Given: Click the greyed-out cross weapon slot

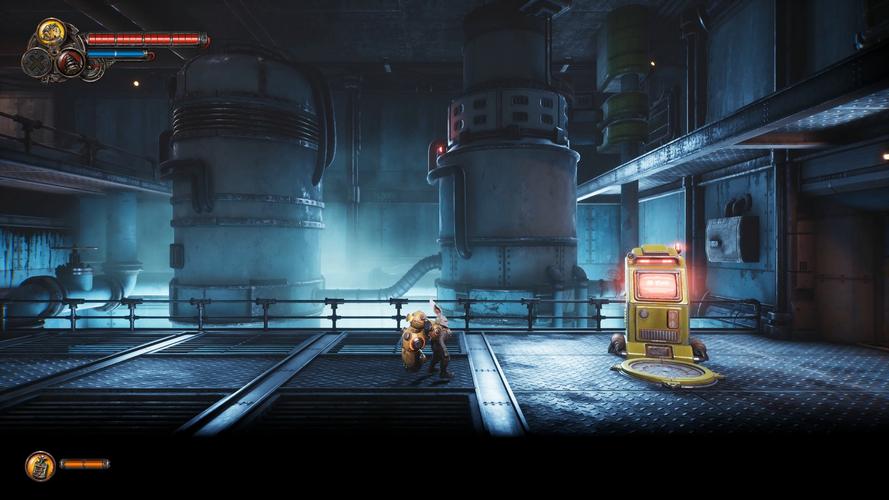Looking at the screenshot, I should pos(38,63).
